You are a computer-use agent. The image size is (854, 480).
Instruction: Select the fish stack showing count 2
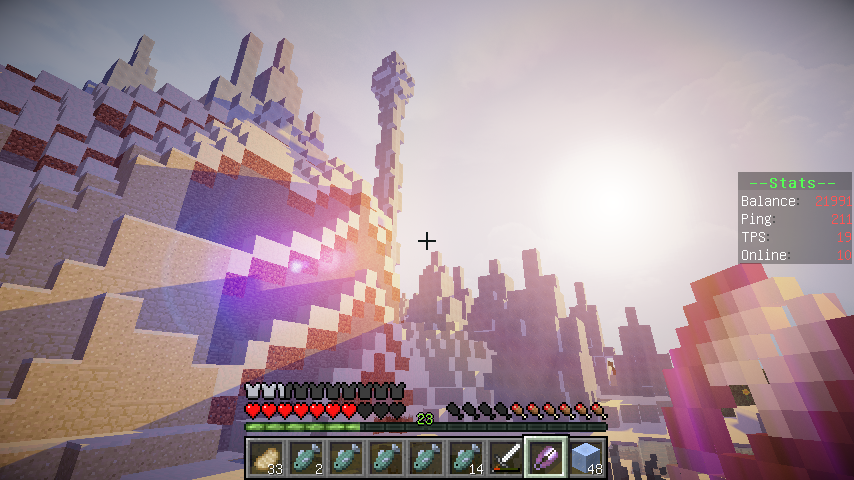(x=306, y=458)
